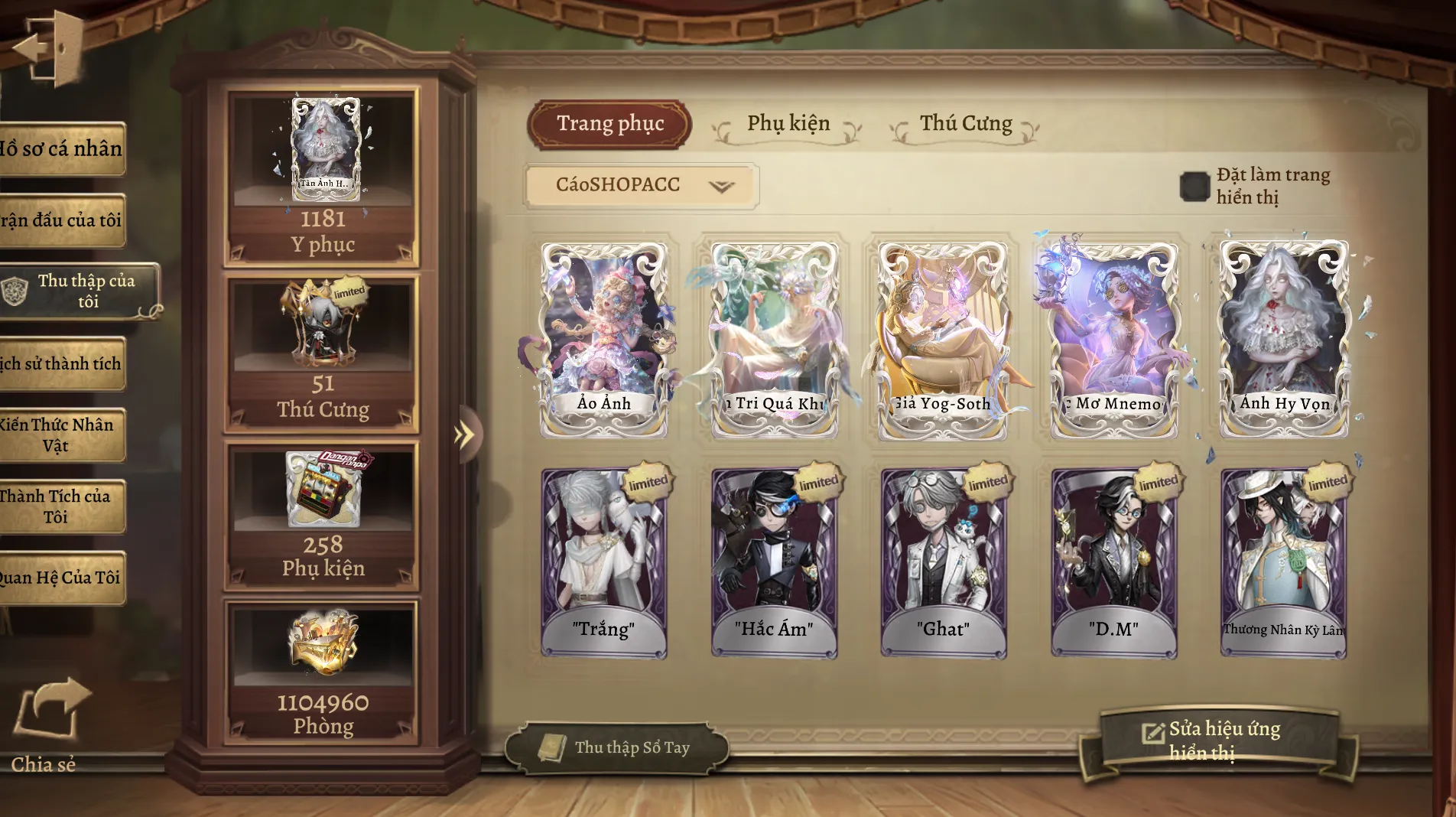
Task: Click the back exit arrow button
Action: (x=47, y=47)
